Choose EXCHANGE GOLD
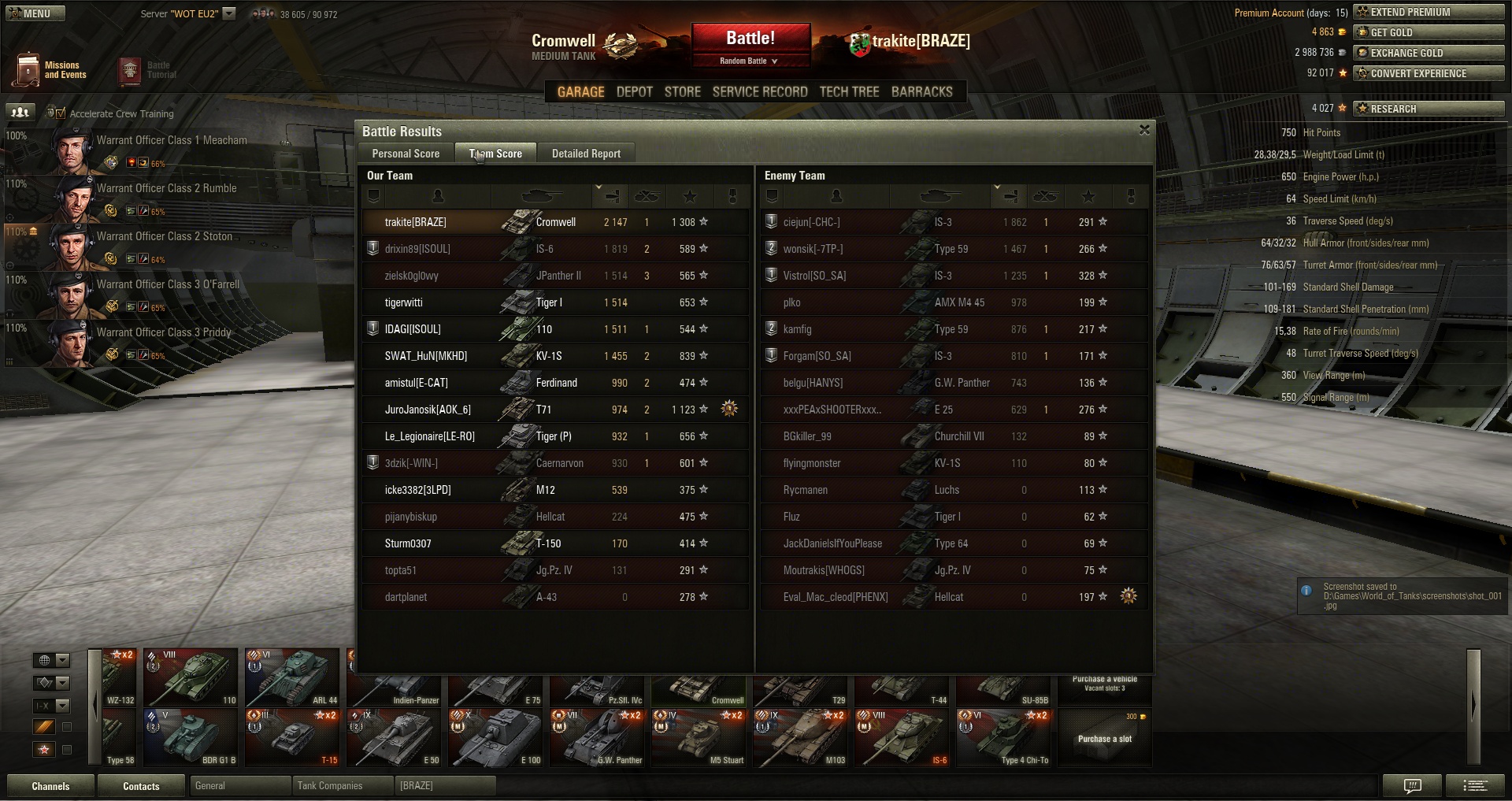1512x801 pixels. 1429,53
